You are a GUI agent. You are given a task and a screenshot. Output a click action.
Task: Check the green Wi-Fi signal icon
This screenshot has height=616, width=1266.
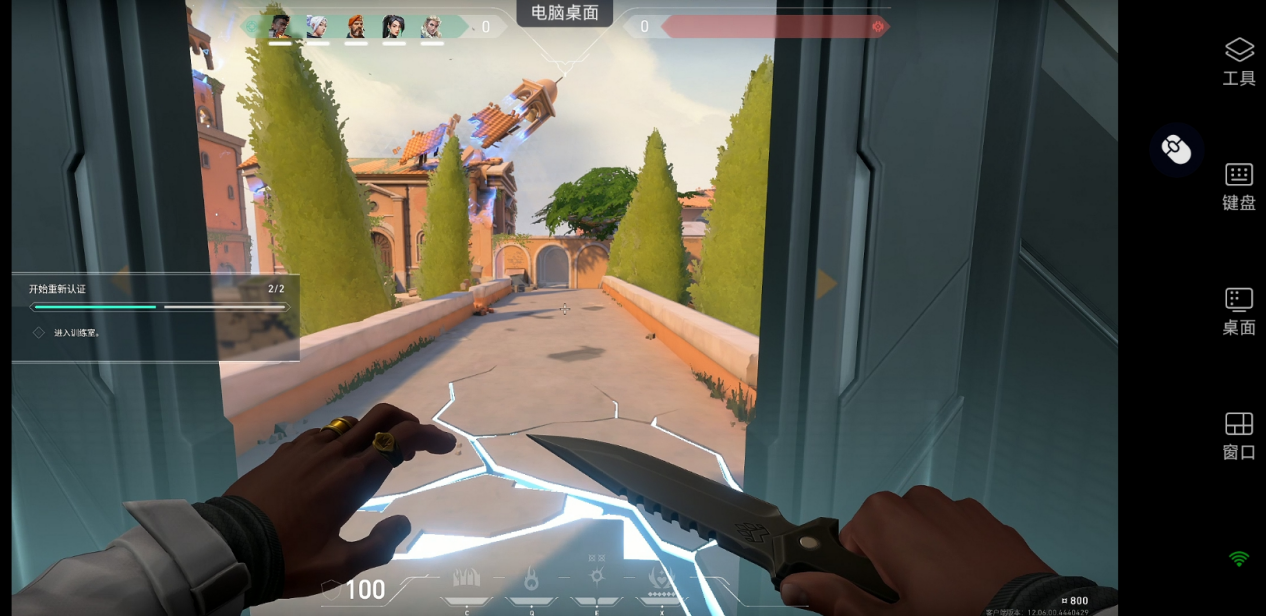pyautogui.click(x=1239, y=558)
